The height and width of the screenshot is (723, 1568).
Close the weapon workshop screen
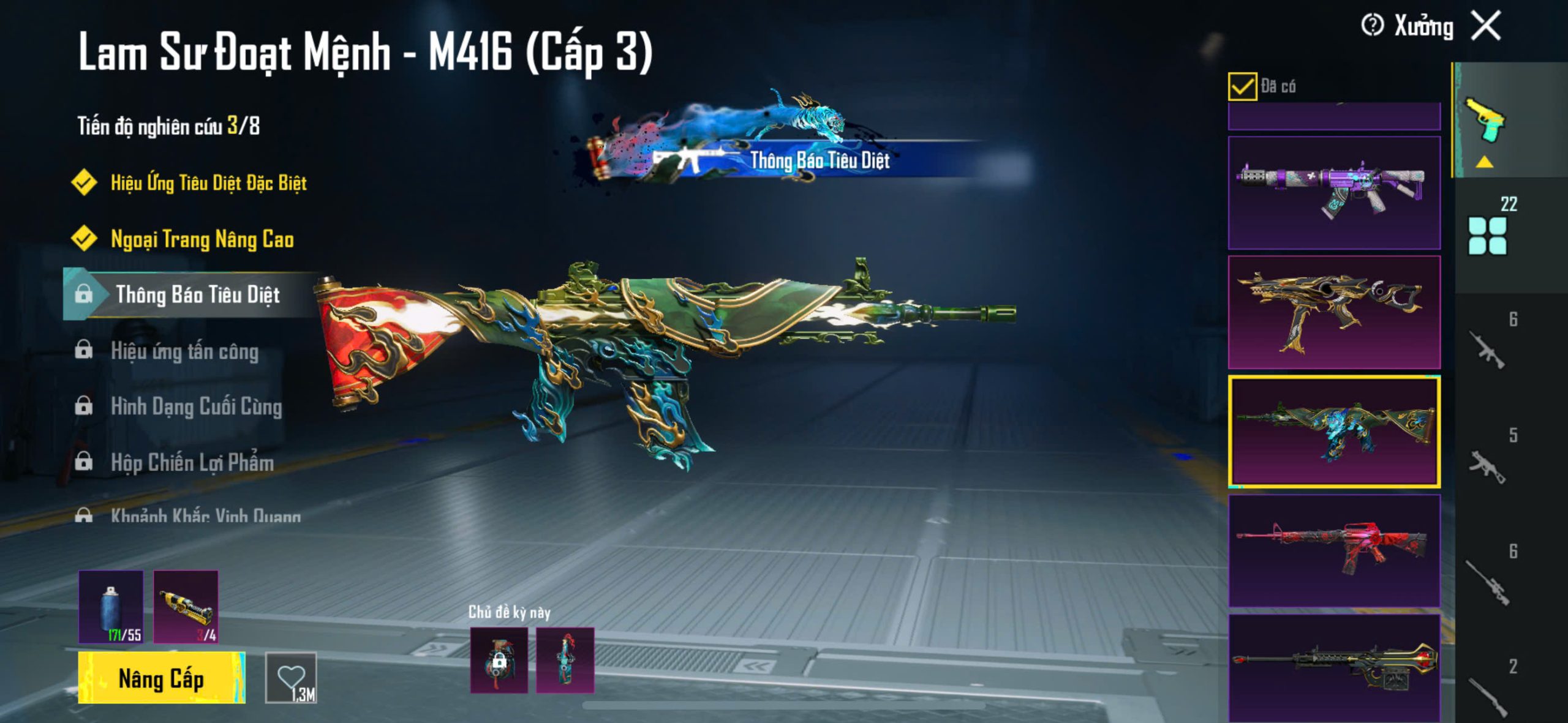pos(1487,26)
